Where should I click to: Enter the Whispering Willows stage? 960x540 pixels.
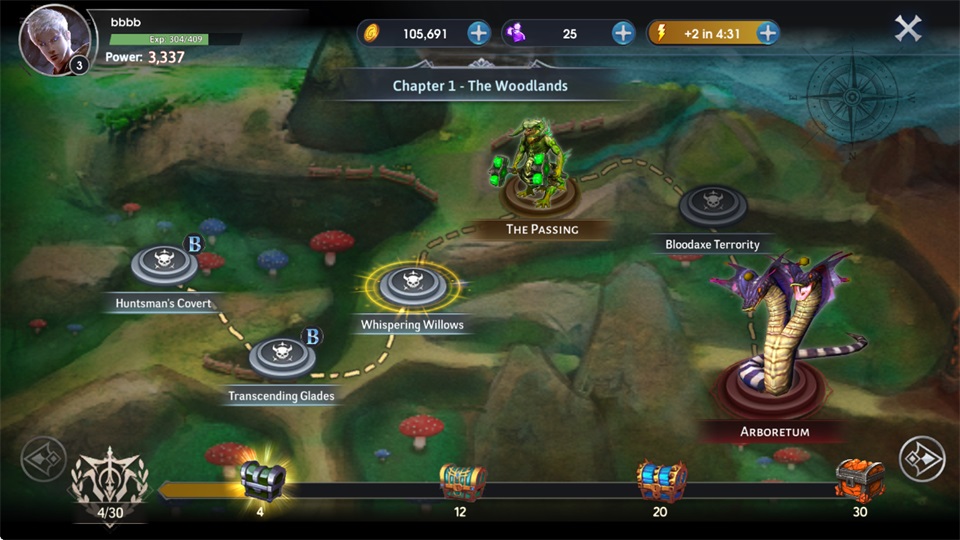tap(411, 286)
